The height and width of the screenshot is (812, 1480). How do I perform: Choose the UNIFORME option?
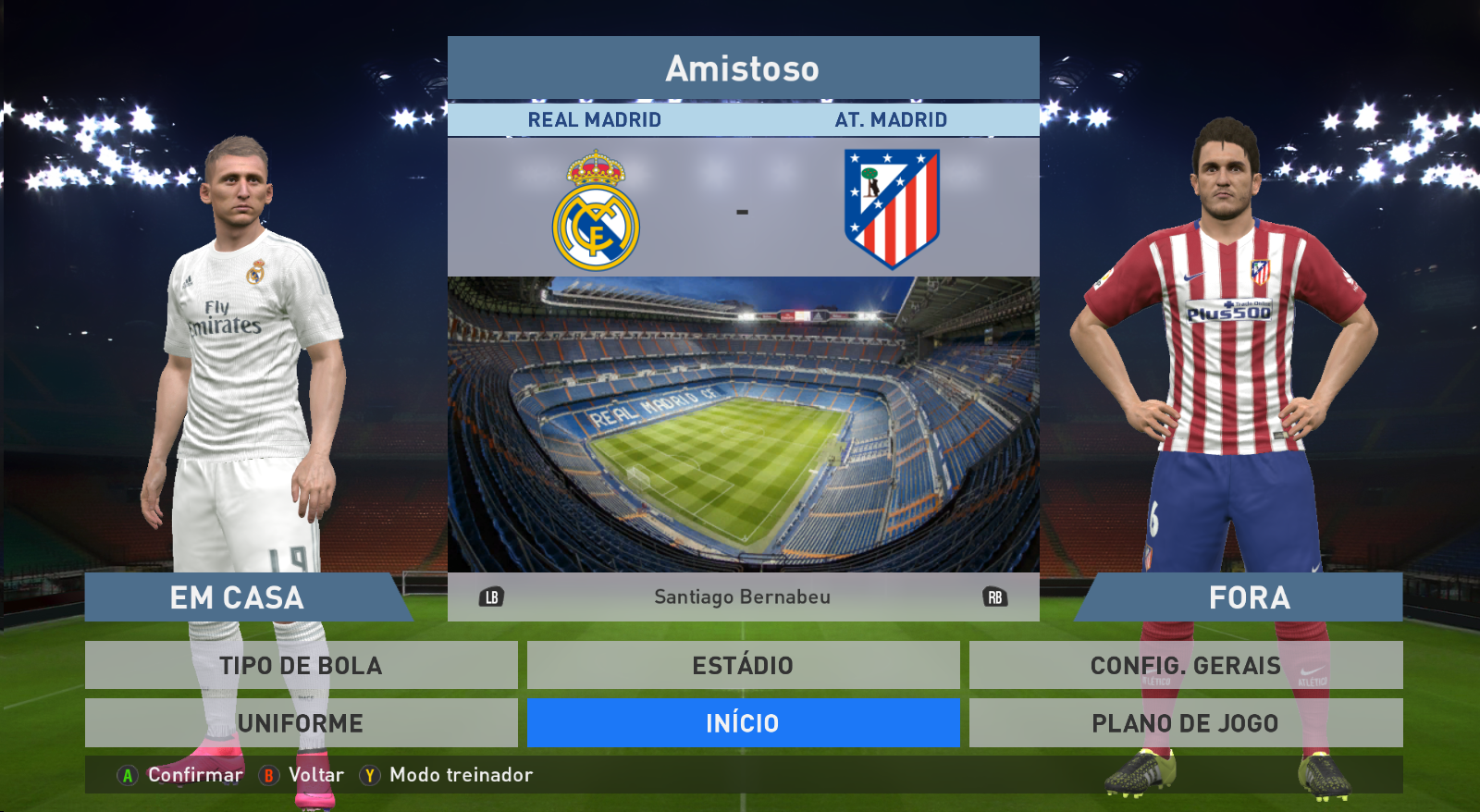click(x=301, y=722)
